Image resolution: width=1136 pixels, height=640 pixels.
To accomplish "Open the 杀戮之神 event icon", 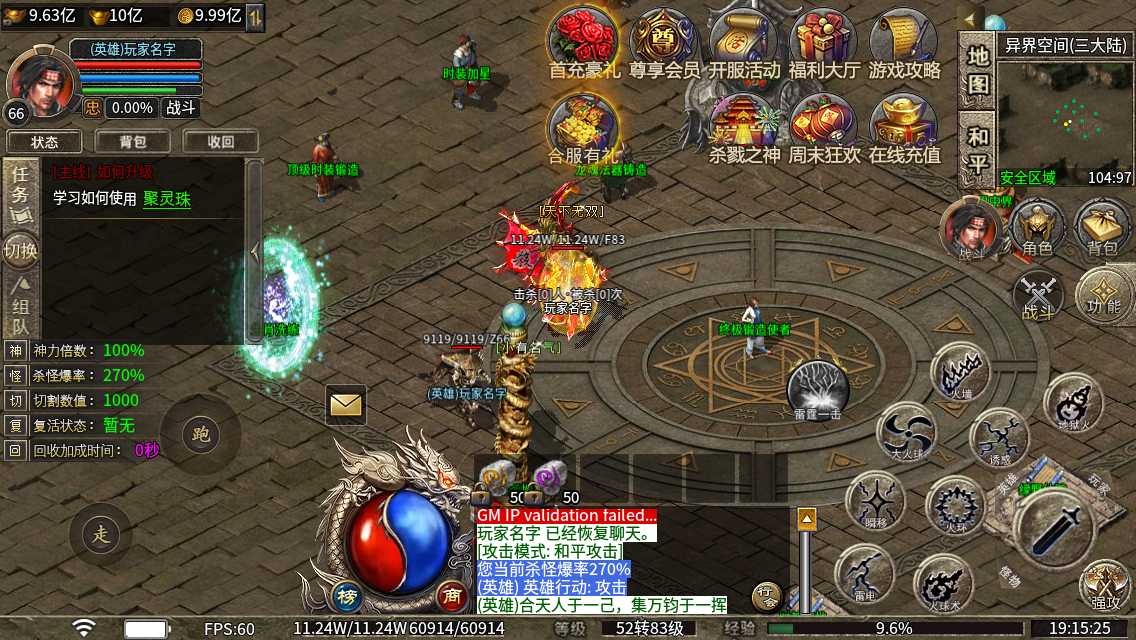I will [x=744, y=128].
